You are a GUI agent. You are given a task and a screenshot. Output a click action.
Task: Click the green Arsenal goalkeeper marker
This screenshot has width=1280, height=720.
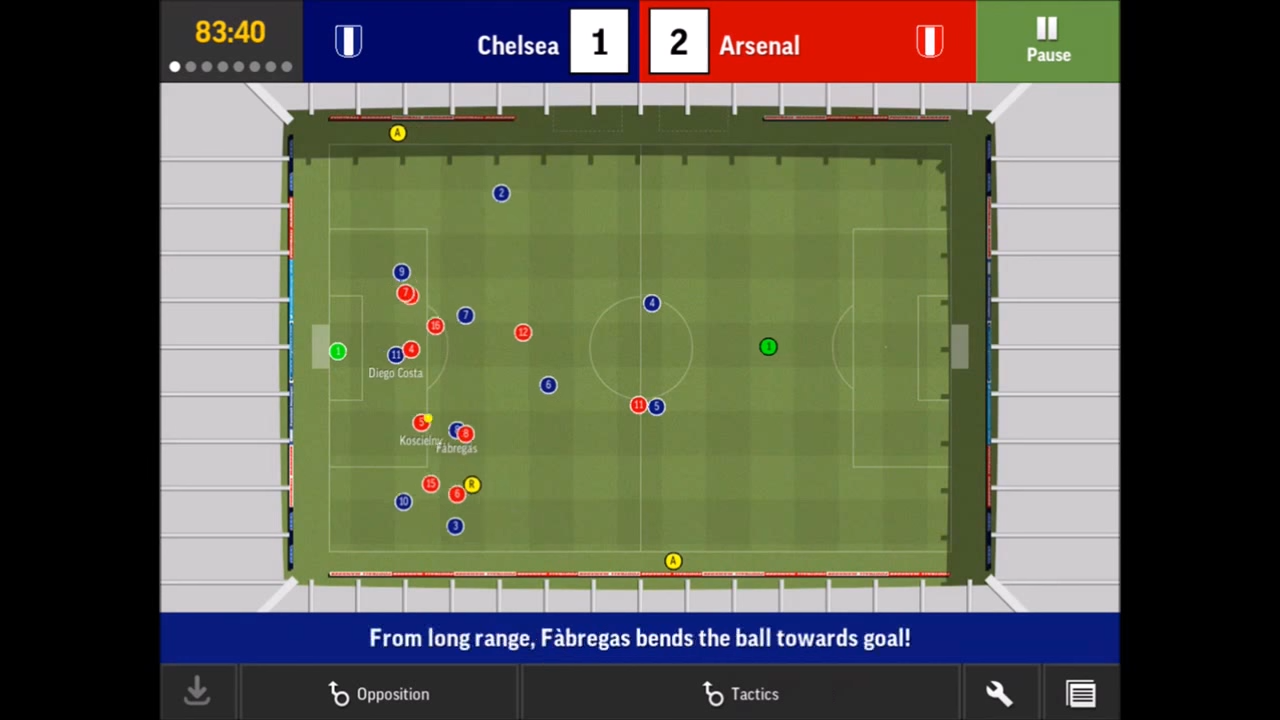coord(338,350)
